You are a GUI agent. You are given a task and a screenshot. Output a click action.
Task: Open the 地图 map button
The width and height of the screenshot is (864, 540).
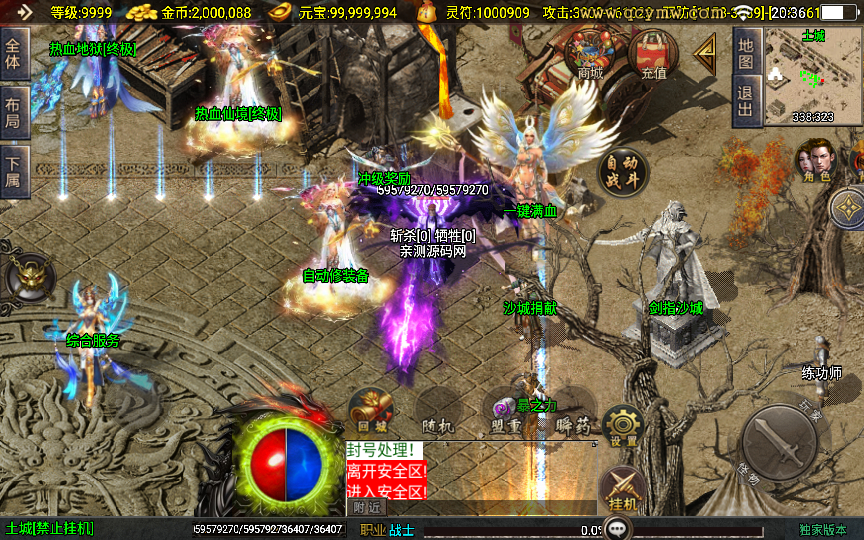tap(745, 53)
